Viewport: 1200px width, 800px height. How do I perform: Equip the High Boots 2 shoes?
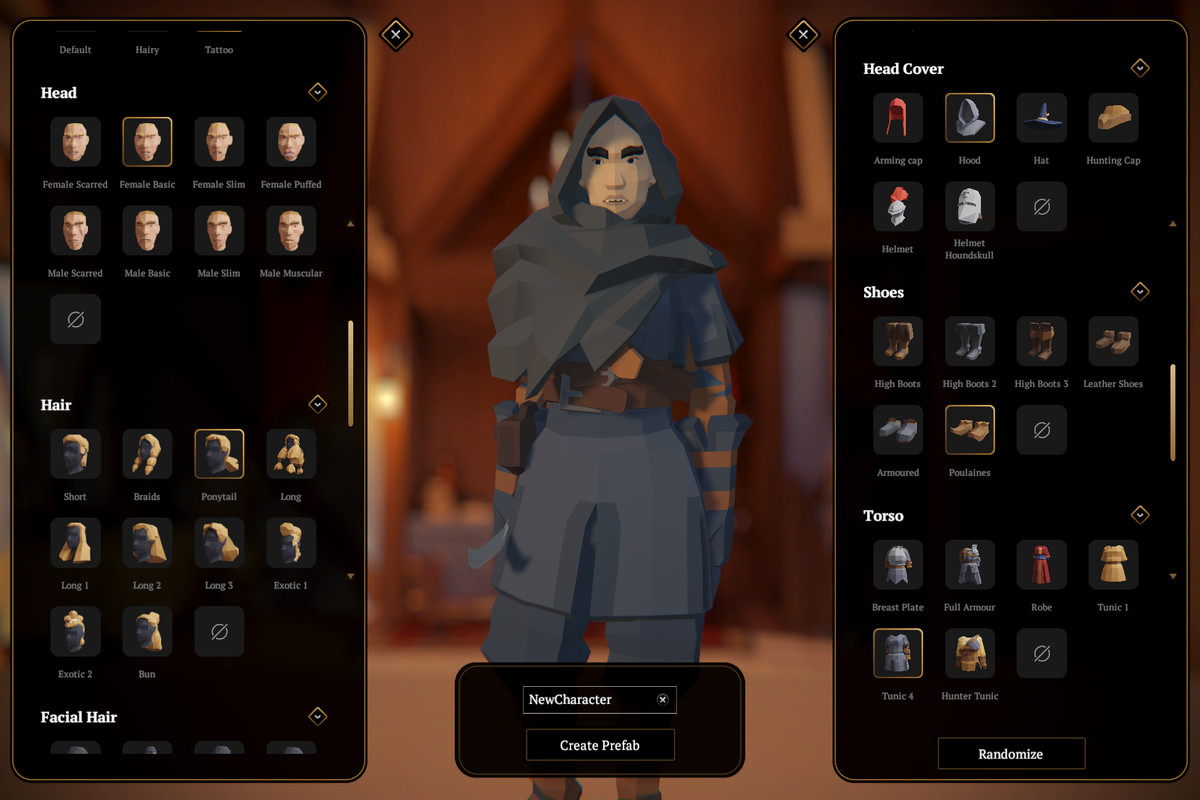pyautogui.click(x=969, y=342)
